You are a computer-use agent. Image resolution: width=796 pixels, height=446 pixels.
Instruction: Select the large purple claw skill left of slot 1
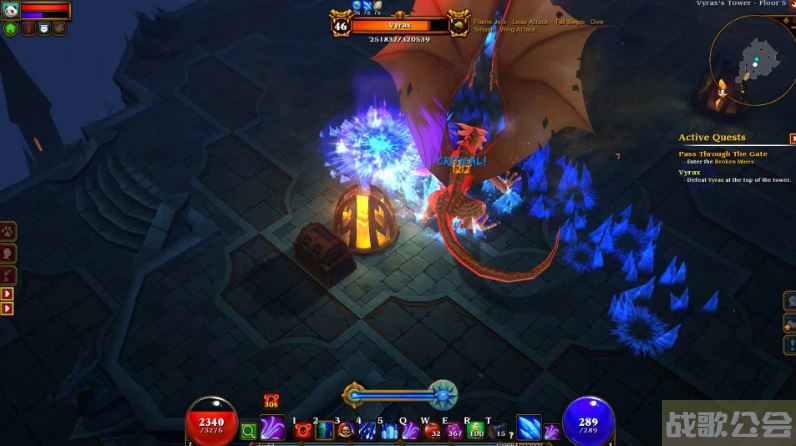tap(272, 428)
